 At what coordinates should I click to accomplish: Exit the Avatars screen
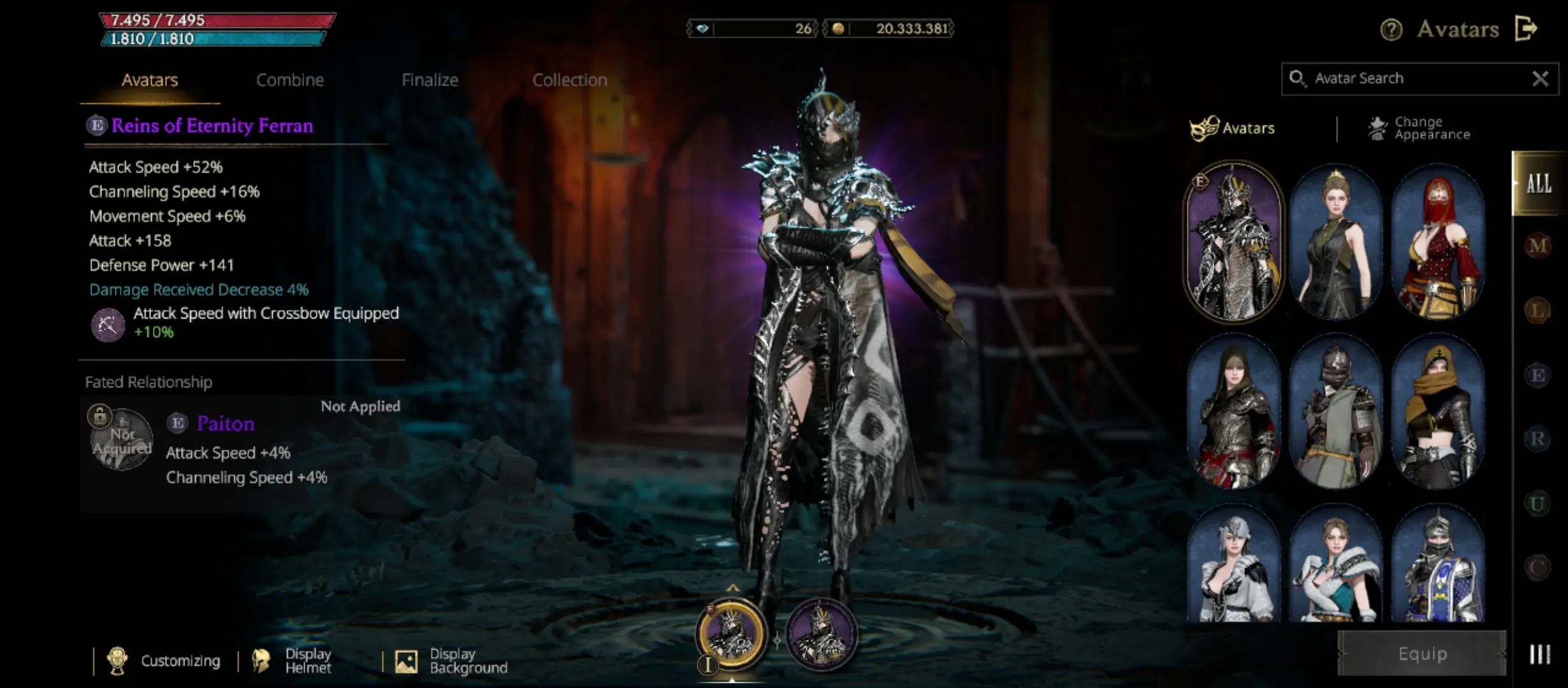coord(1526,29)
